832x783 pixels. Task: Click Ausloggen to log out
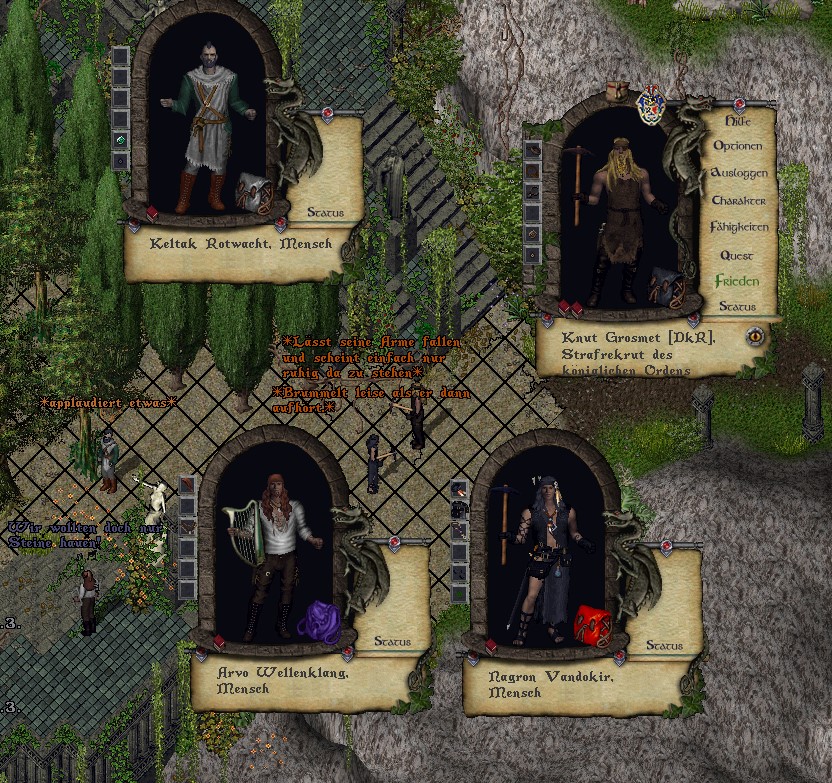coord(738,173)
